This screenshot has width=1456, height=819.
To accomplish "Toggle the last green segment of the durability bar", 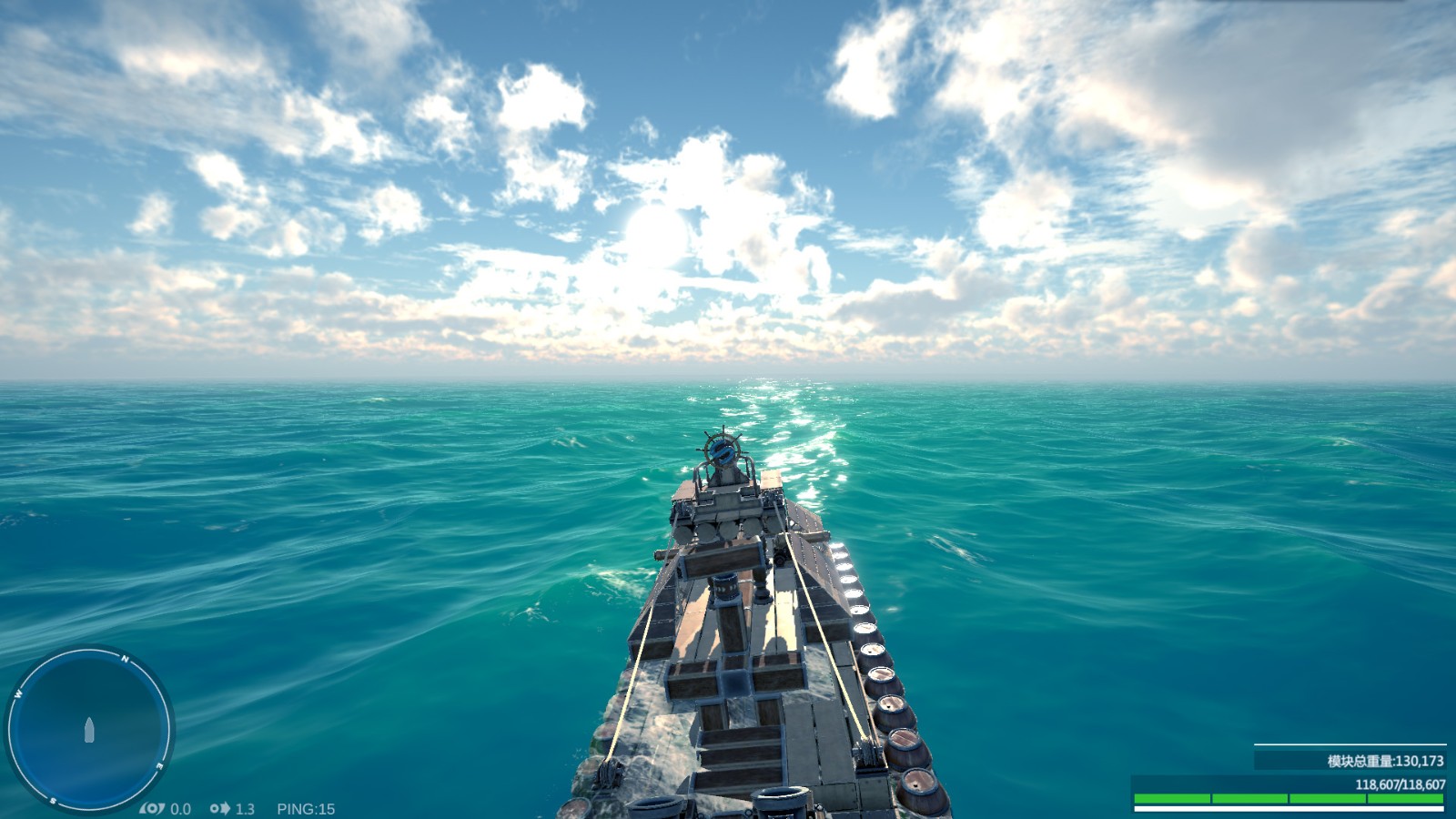I will pyautogui.click(x=1406, y=797).
